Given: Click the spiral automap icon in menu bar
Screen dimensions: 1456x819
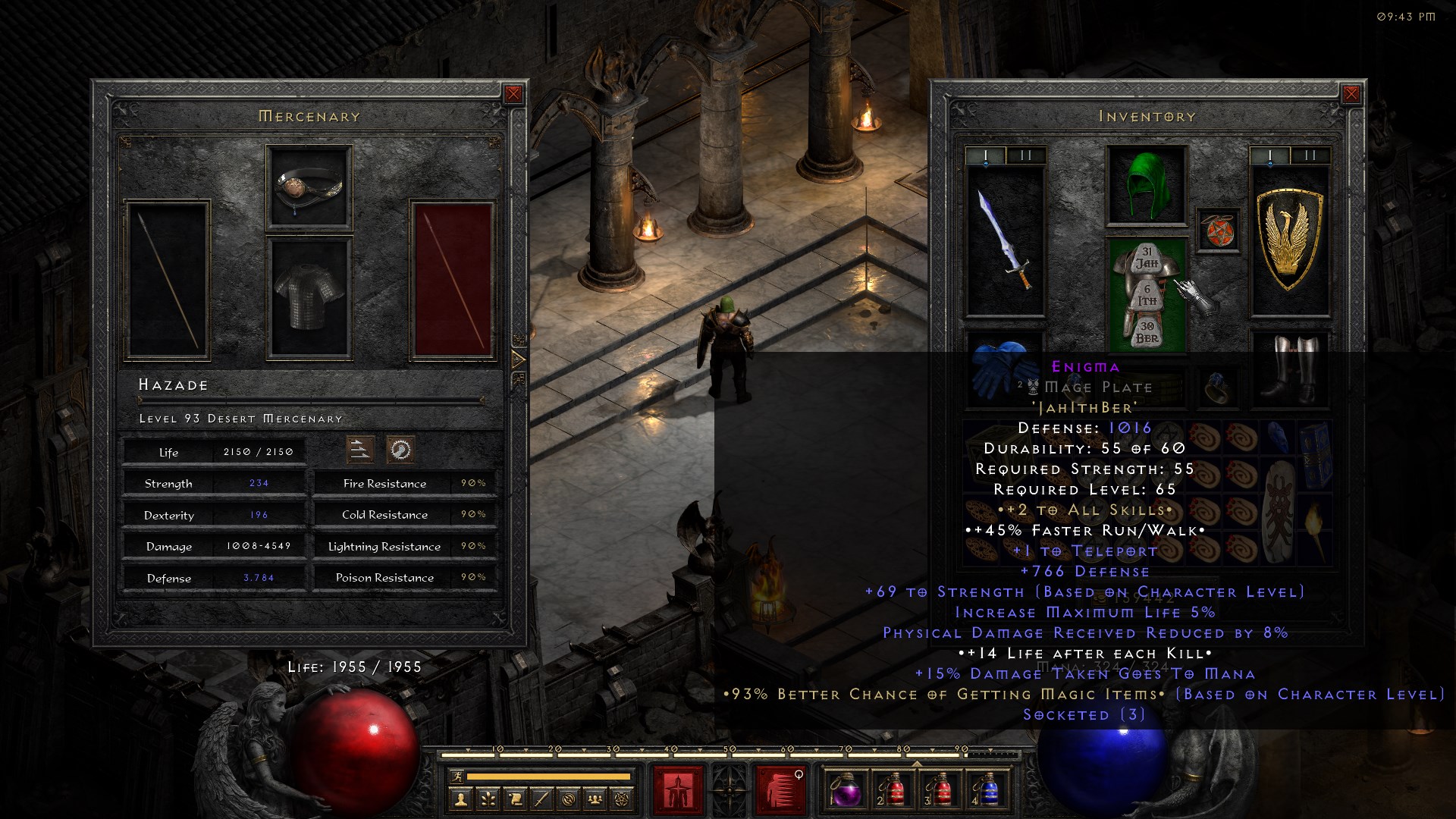Looking at the screenshot, I should (570, 799).
